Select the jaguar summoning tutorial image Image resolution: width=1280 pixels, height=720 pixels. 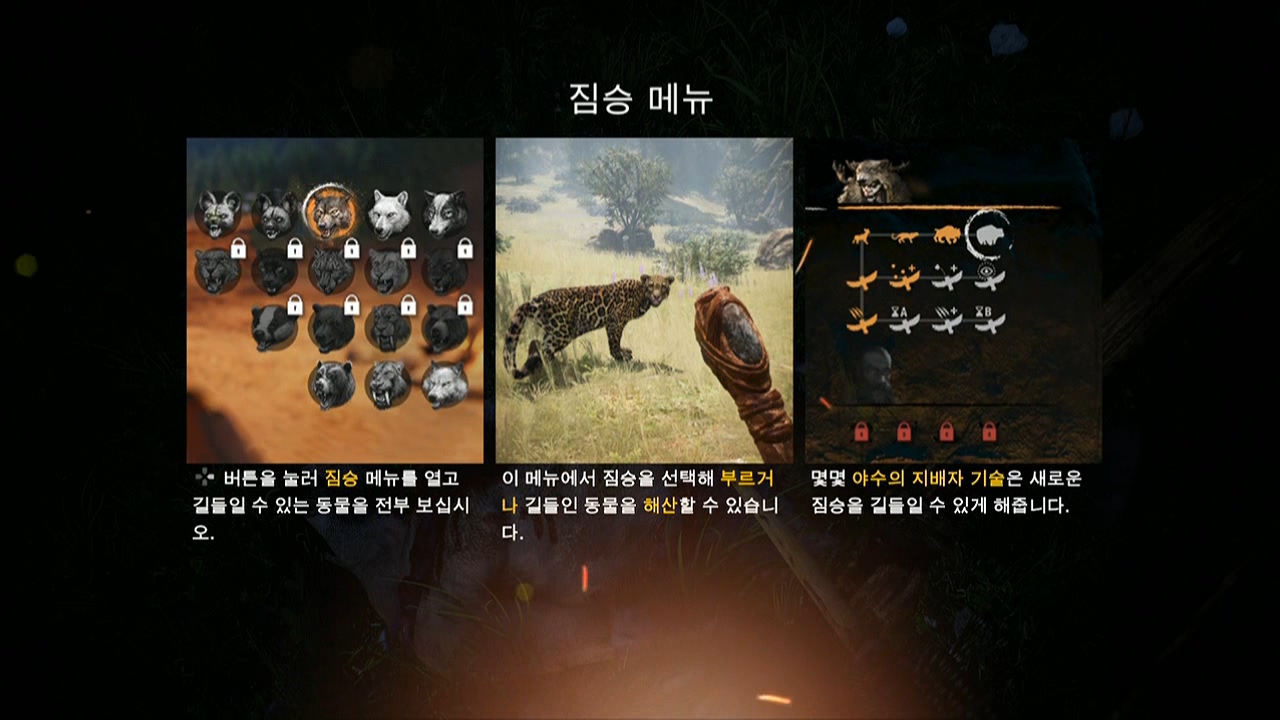644,300
